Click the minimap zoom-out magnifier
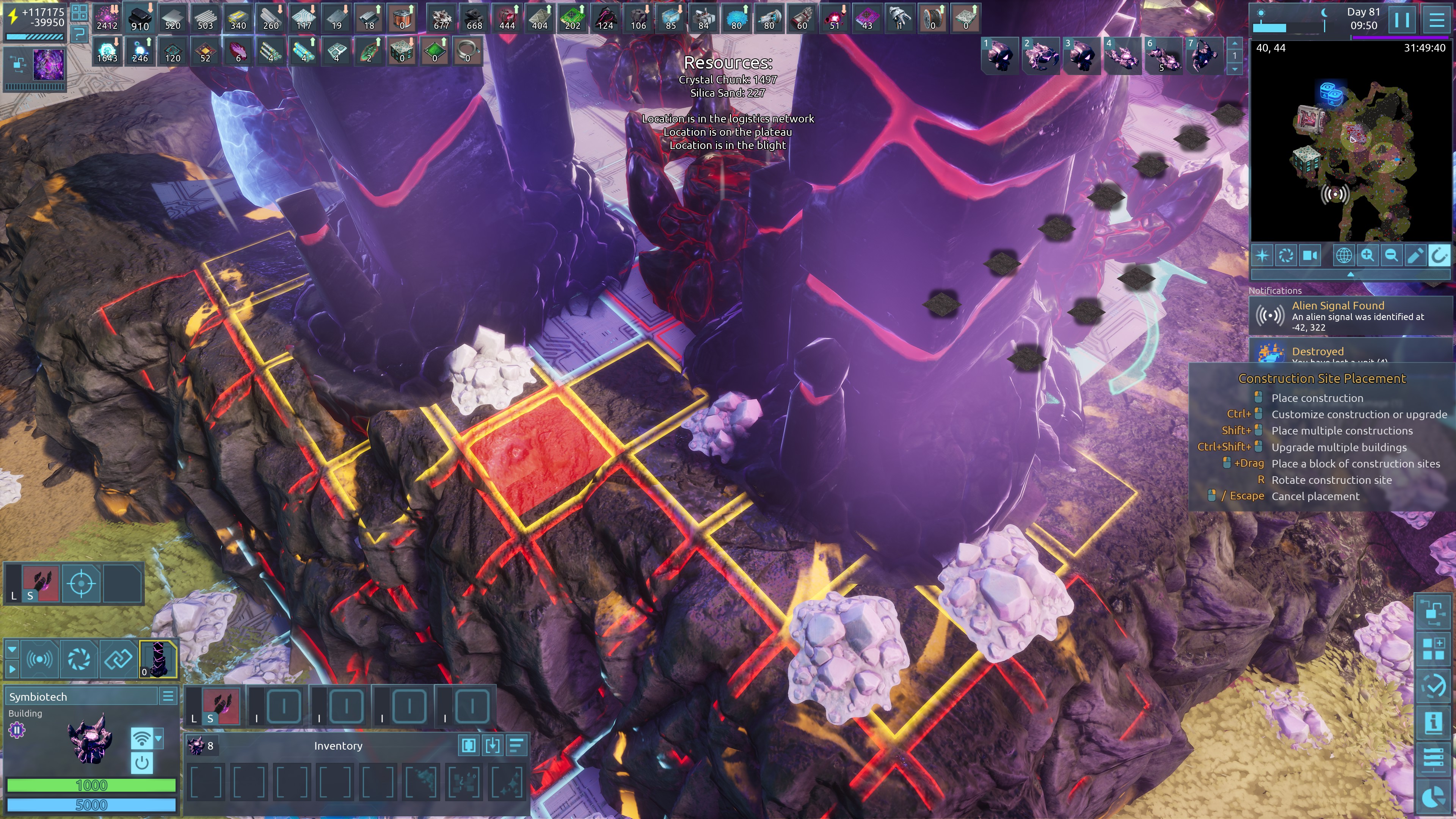The height and width of the screenshot is (819, 1456). [1391, 256]
